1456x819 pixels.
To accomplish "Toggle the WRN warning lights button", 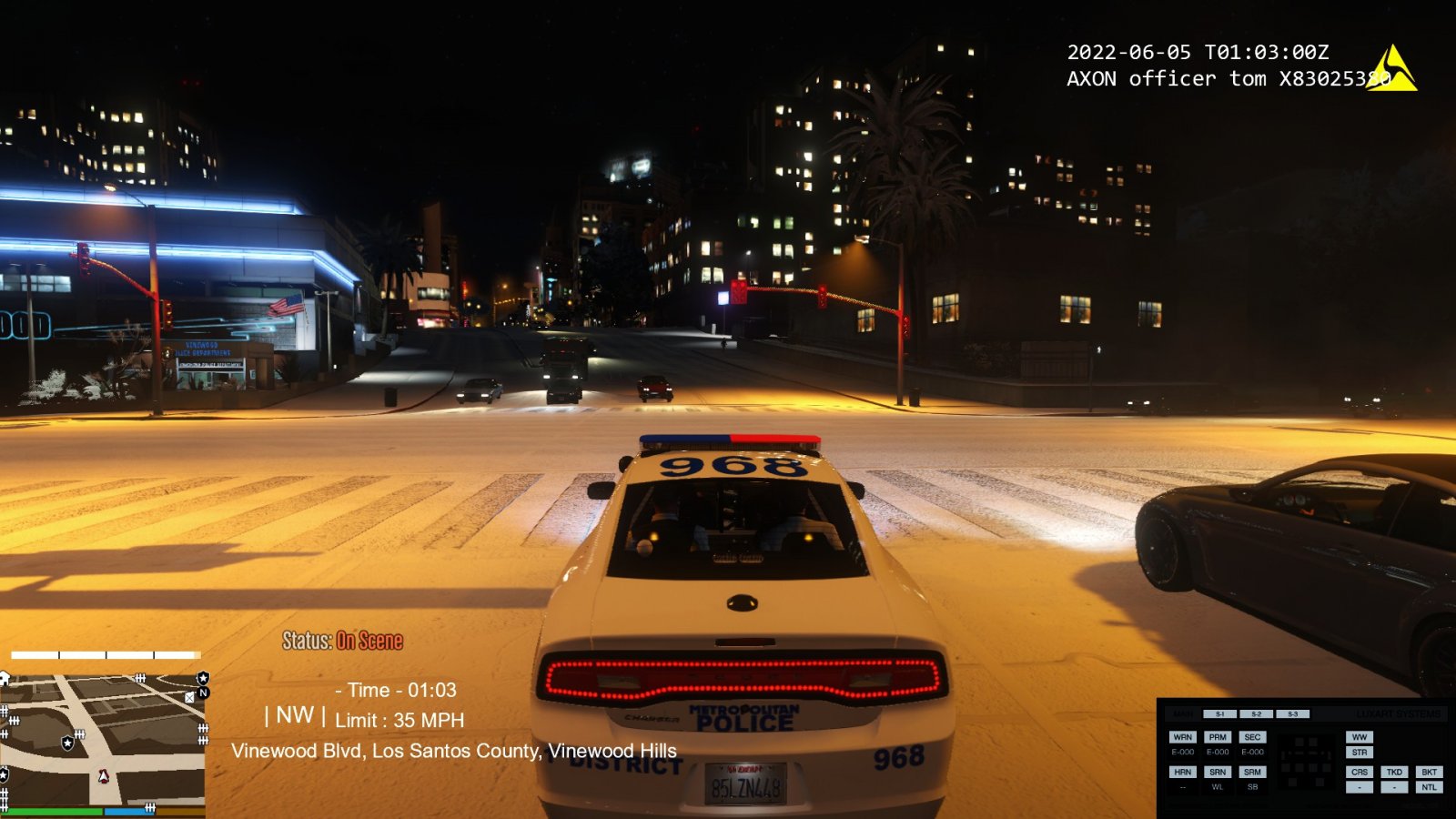I will (x=1182, y=737).
